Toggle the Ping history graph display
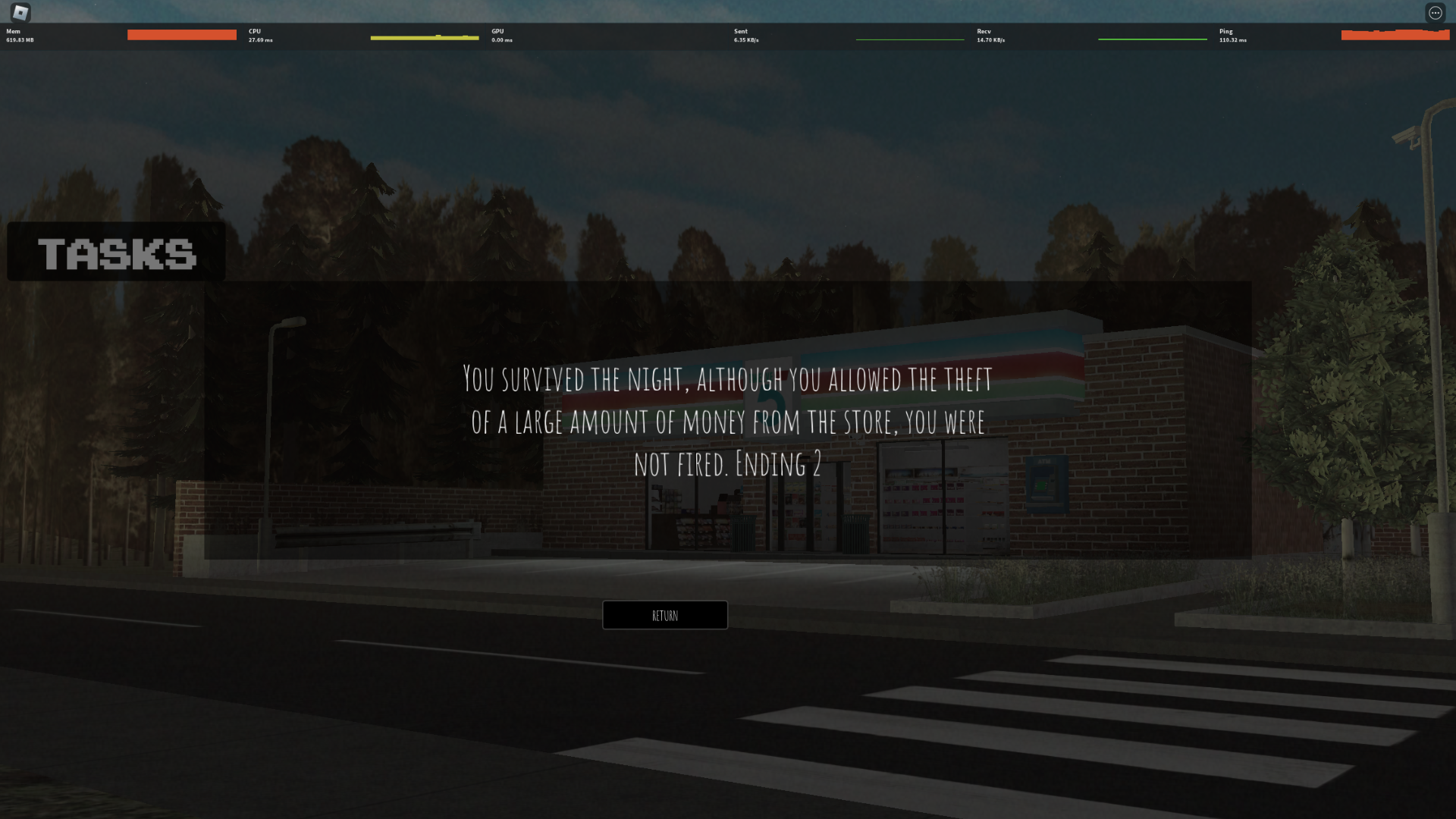 tap(1395, 34)
